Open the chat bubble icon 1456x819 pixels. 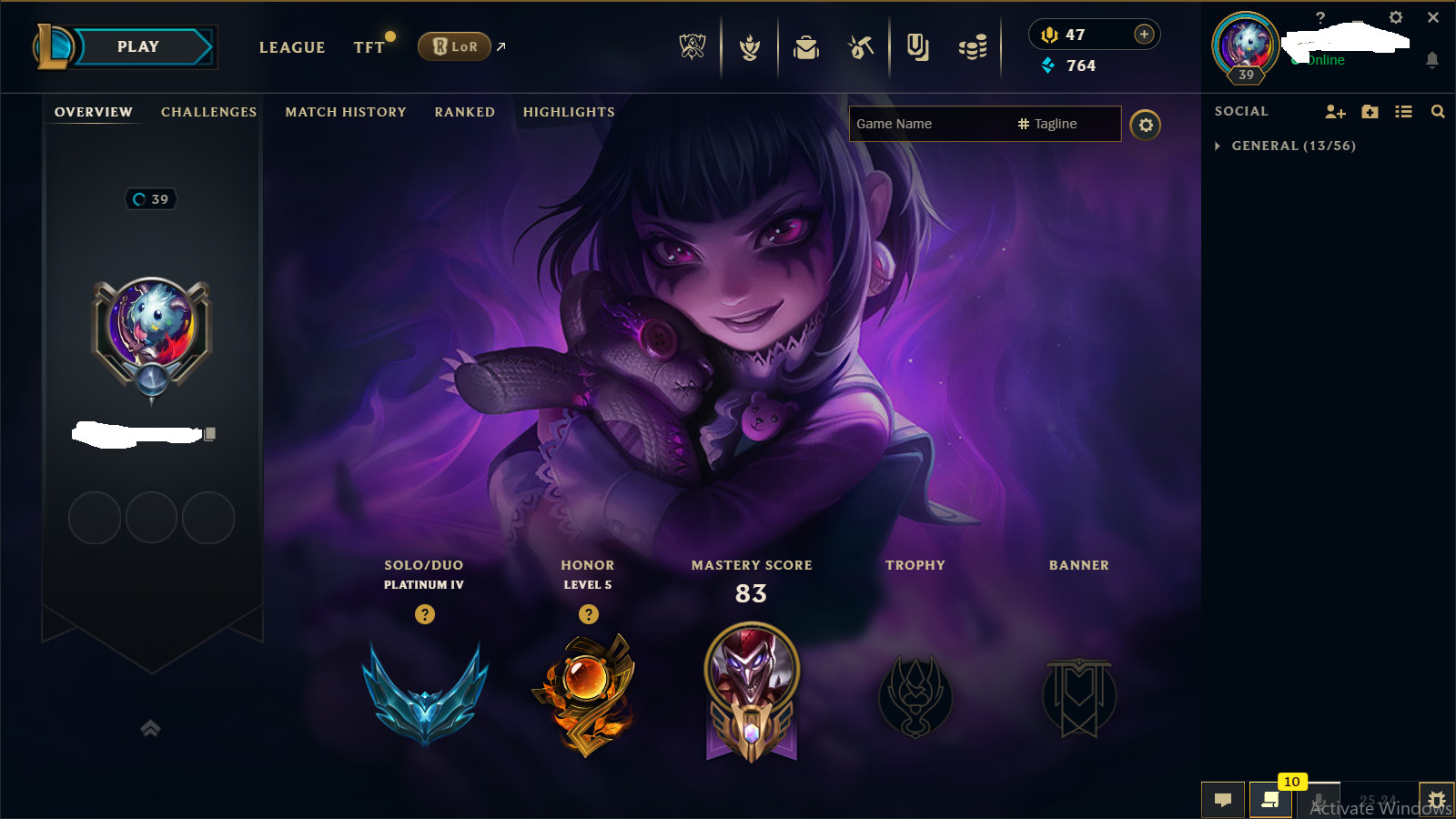coord(1223,799)
